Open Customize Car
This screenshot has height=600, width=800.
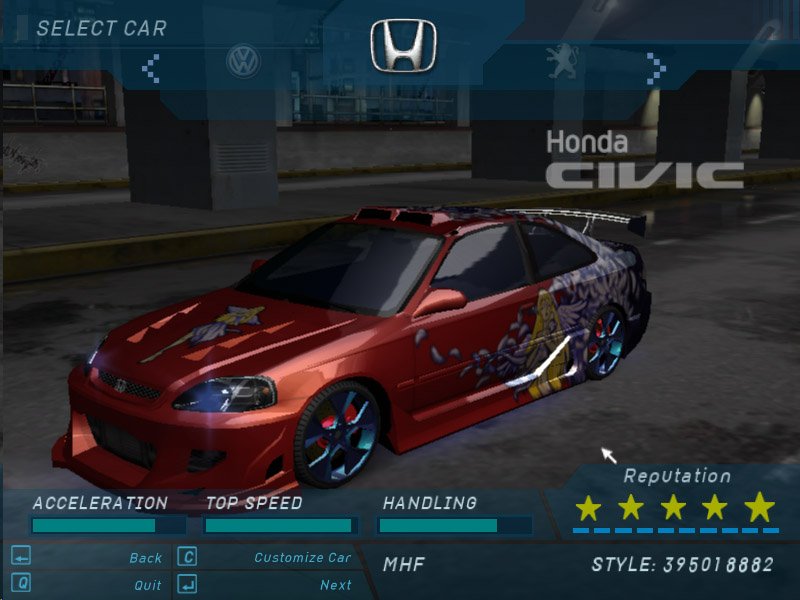302,558
